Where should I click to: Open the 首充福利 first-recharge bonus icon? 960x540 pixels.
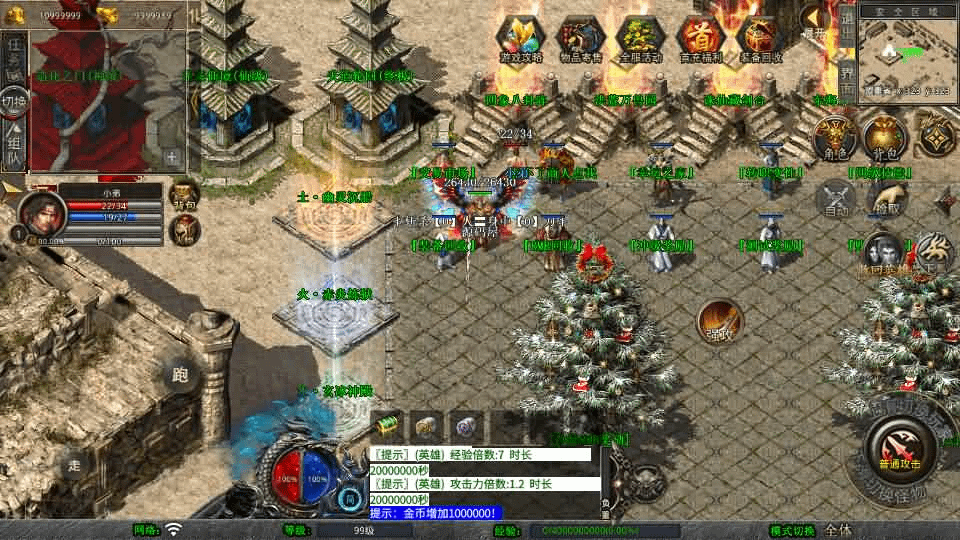pyautogui.click(x=701, y=38)
